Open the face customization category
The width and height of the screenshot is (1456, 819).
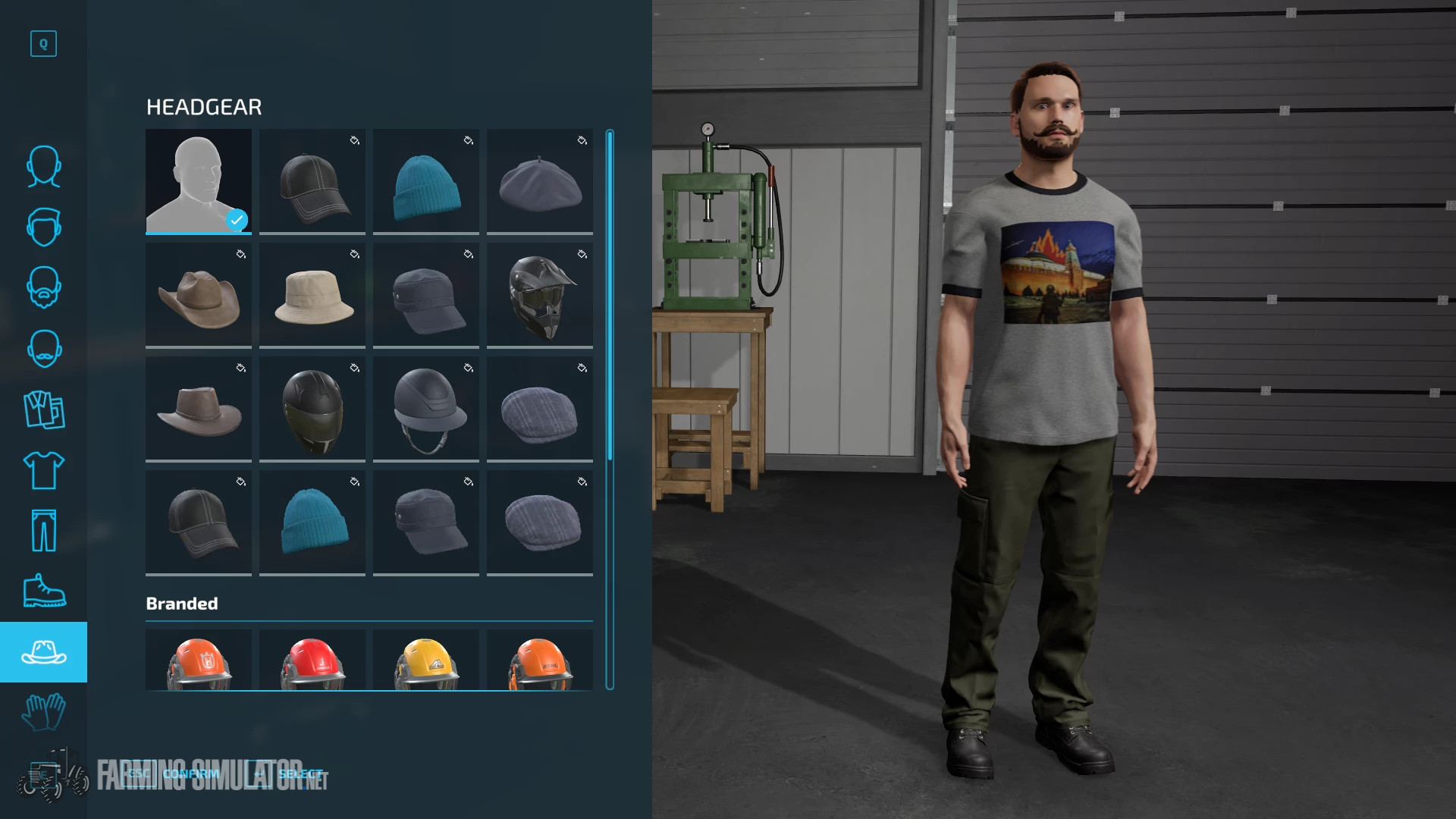point(43,167)
